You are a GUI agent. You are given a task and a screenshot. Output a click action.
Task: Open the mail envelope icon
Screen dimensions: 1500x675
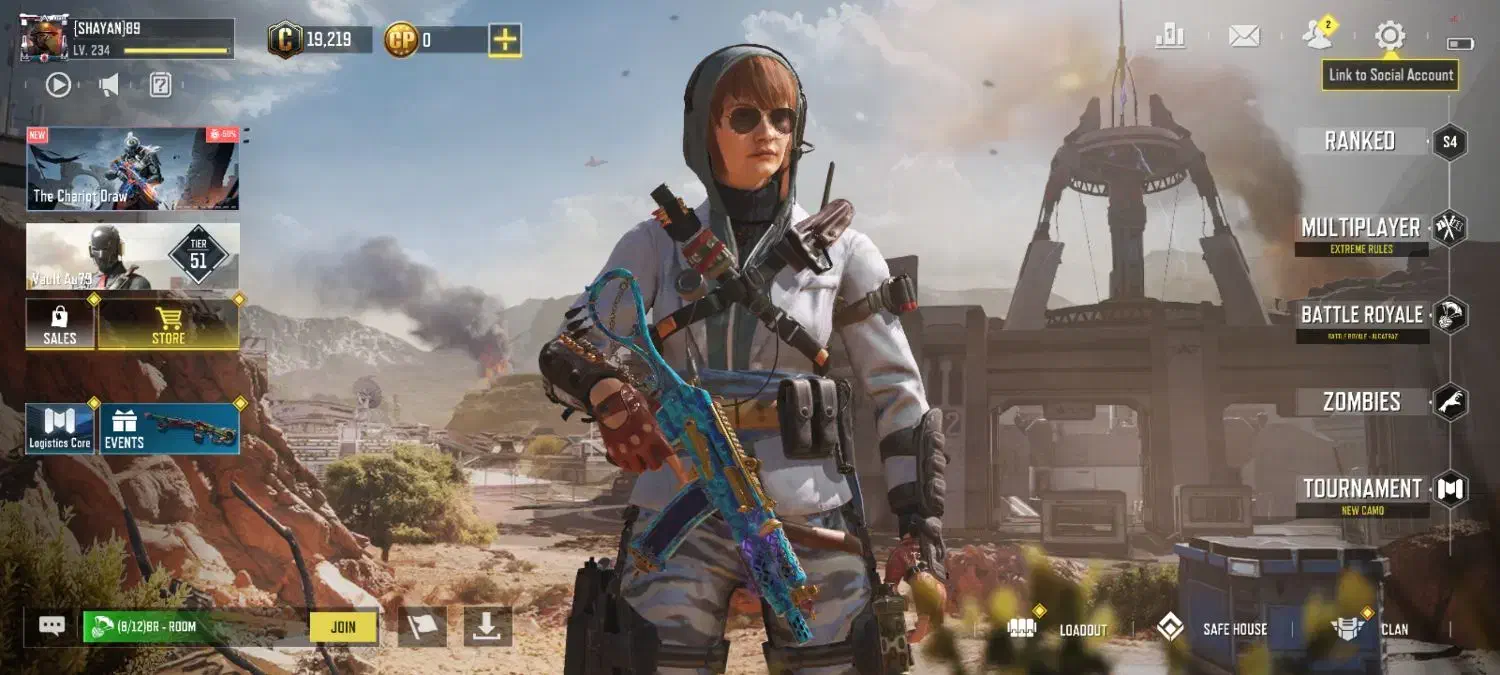tap(1244, 37)
